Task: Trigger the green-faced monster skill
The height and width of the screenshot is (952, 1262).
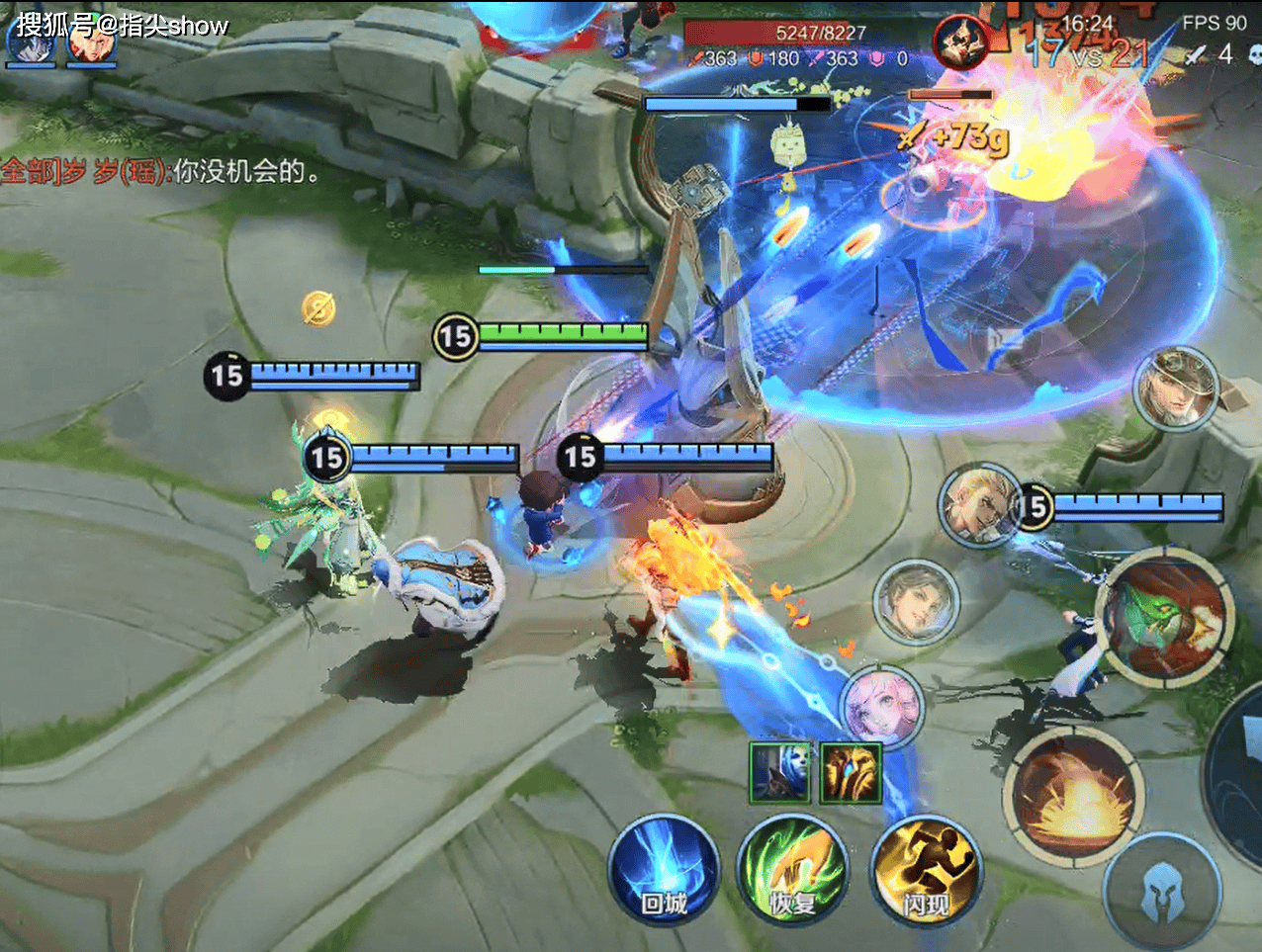Action: [1169, 618]
